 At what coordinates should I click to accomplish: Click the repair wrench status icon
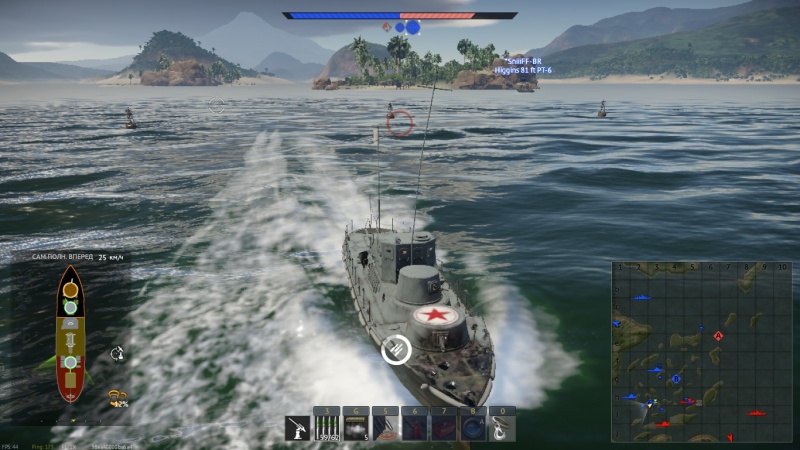(117, 352)
